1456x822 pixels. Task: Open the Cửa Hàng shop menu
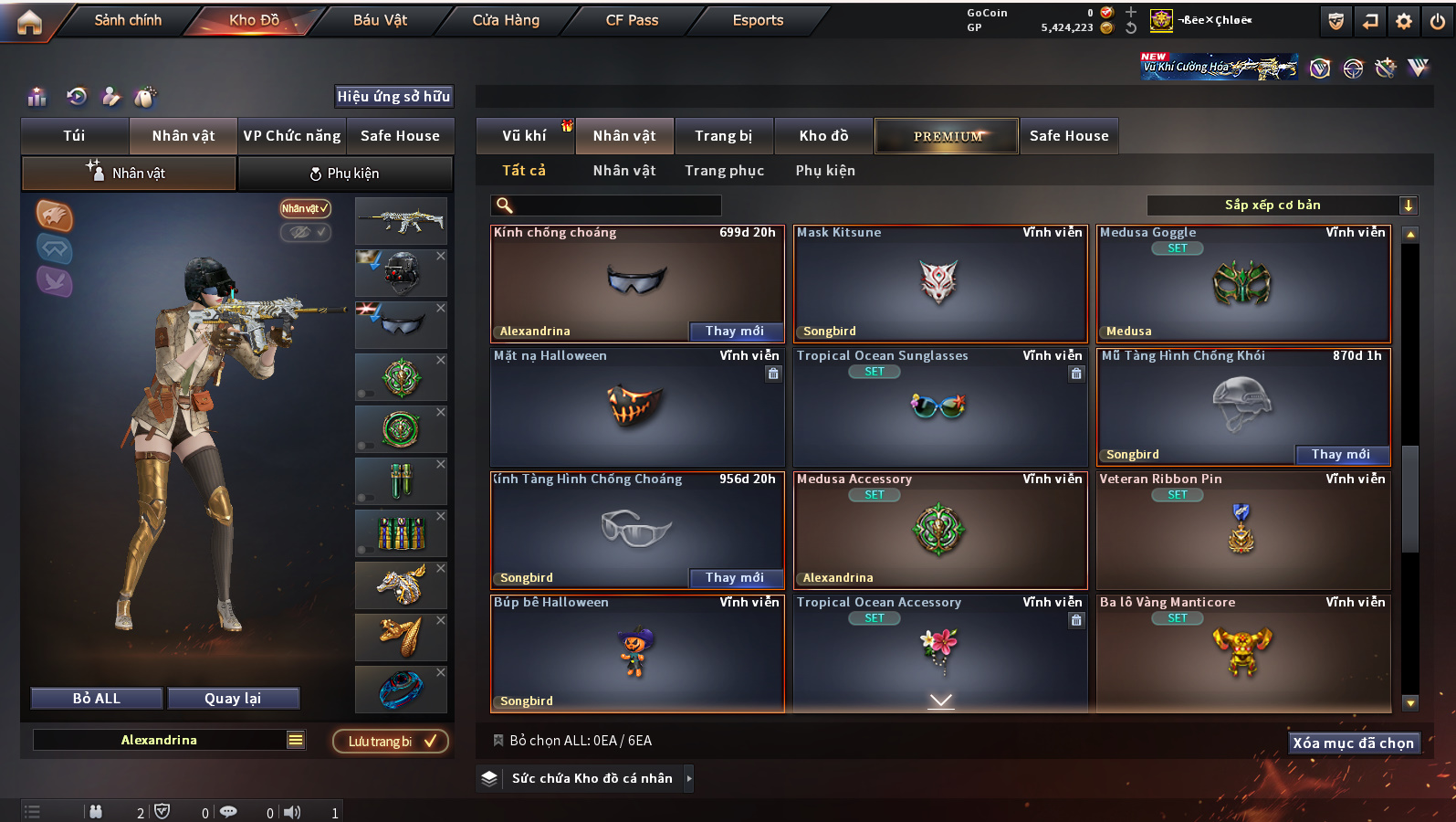point(506,20)
